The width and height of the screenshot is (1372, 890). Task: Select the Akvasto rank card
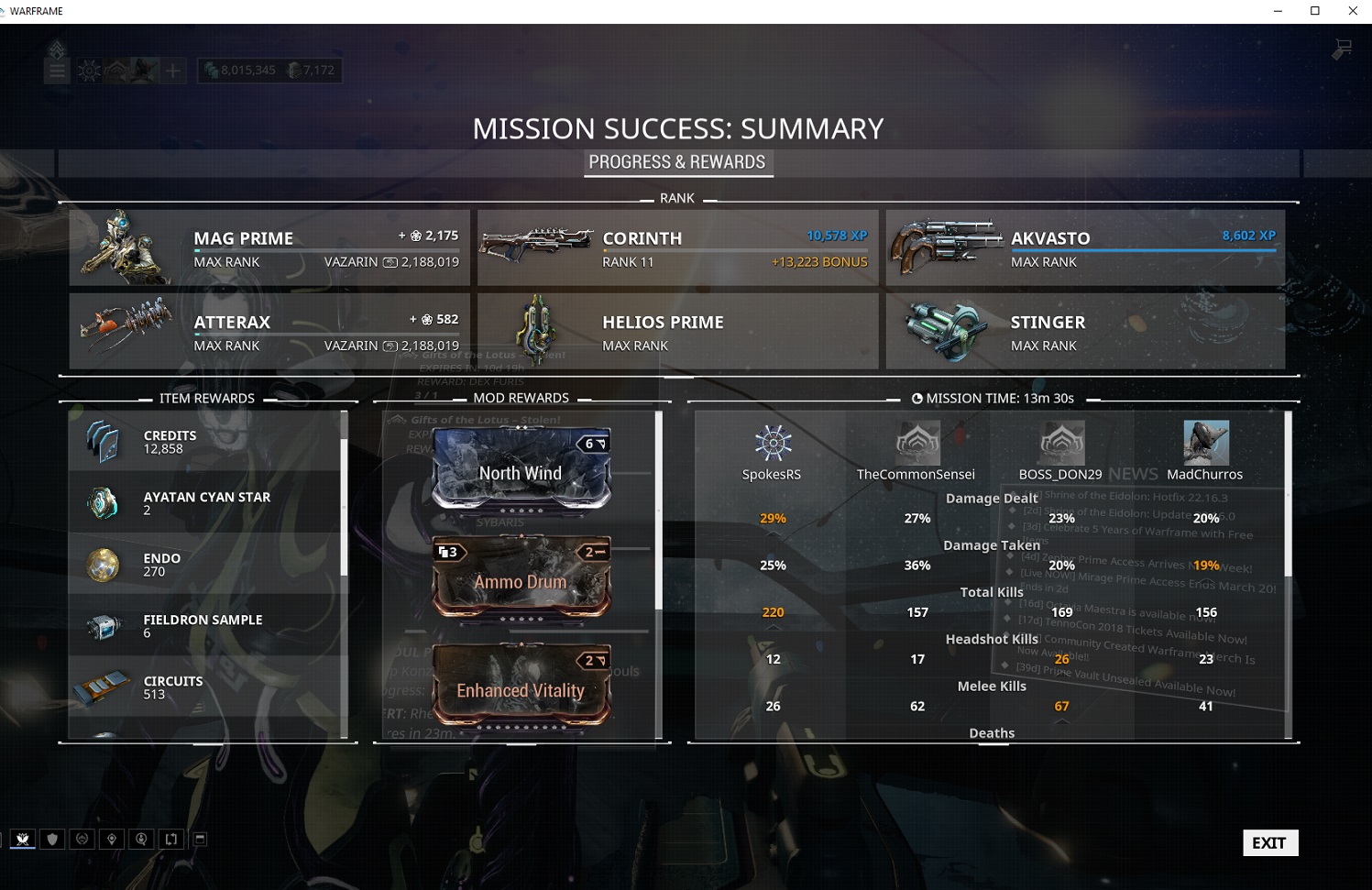[x=1085, y=247]
